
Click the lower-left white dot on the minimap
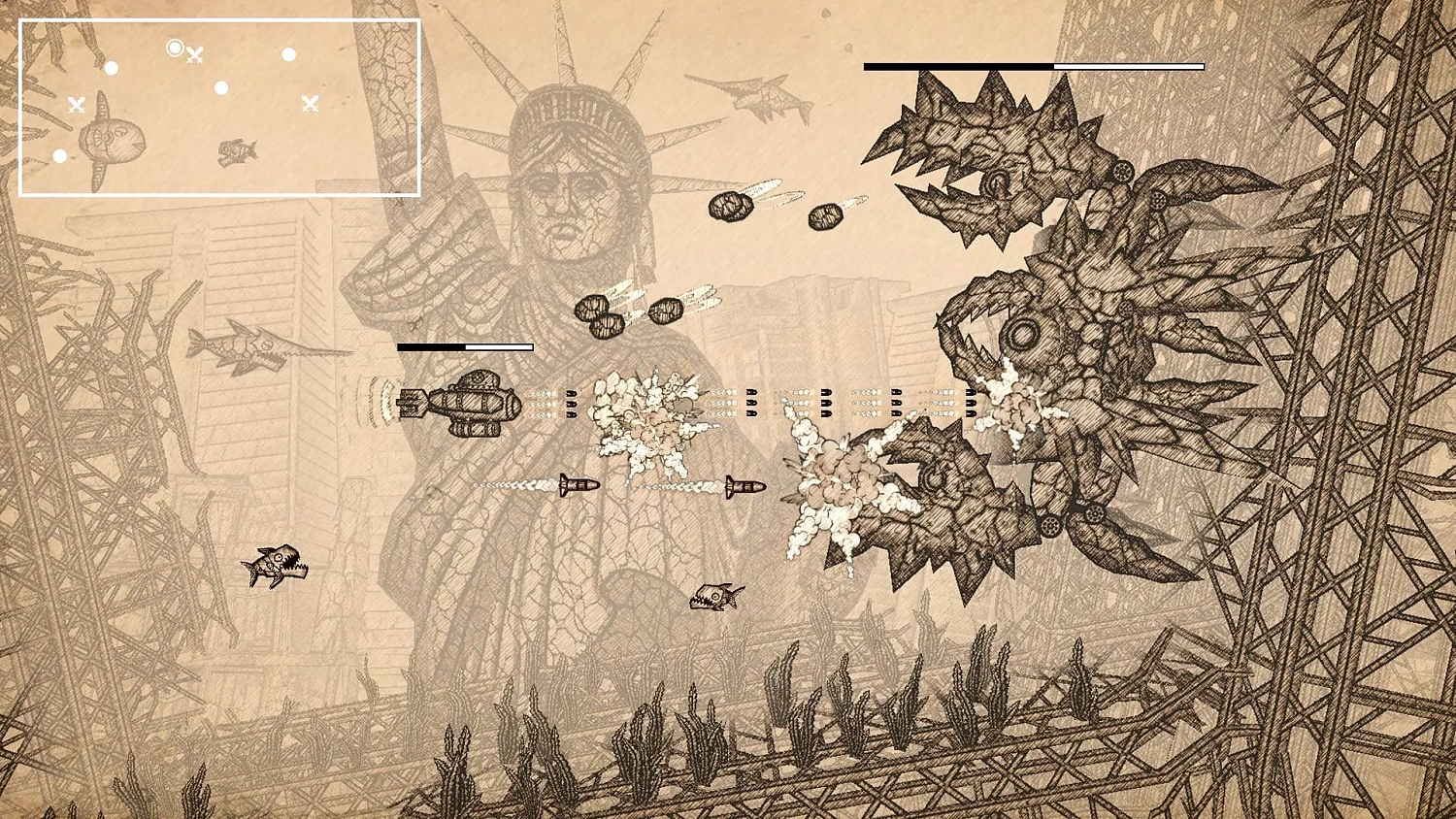click(60, 155)
